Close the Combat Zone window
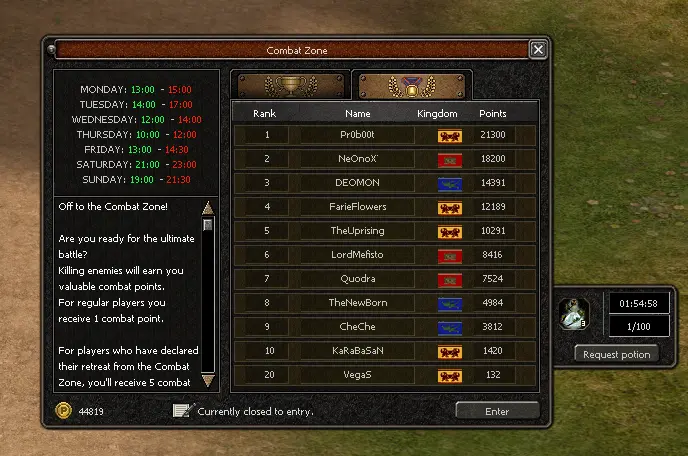 click(x=538, y=50)
